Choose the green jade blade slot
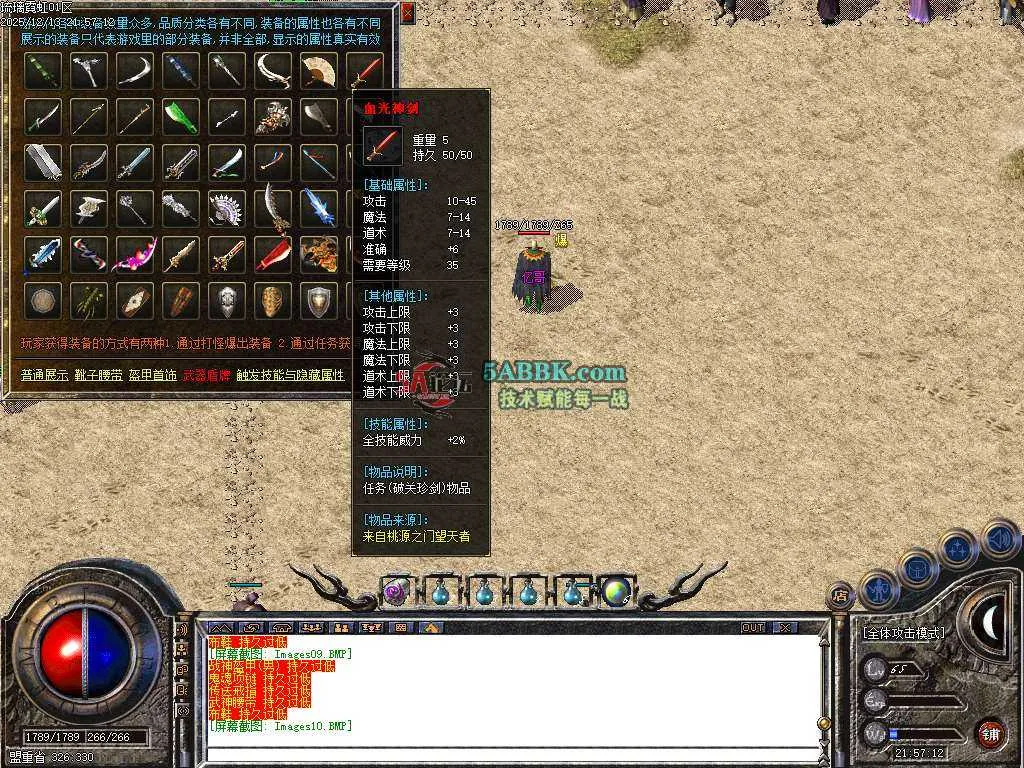1024x768 pixels. [x=180, y=116]
